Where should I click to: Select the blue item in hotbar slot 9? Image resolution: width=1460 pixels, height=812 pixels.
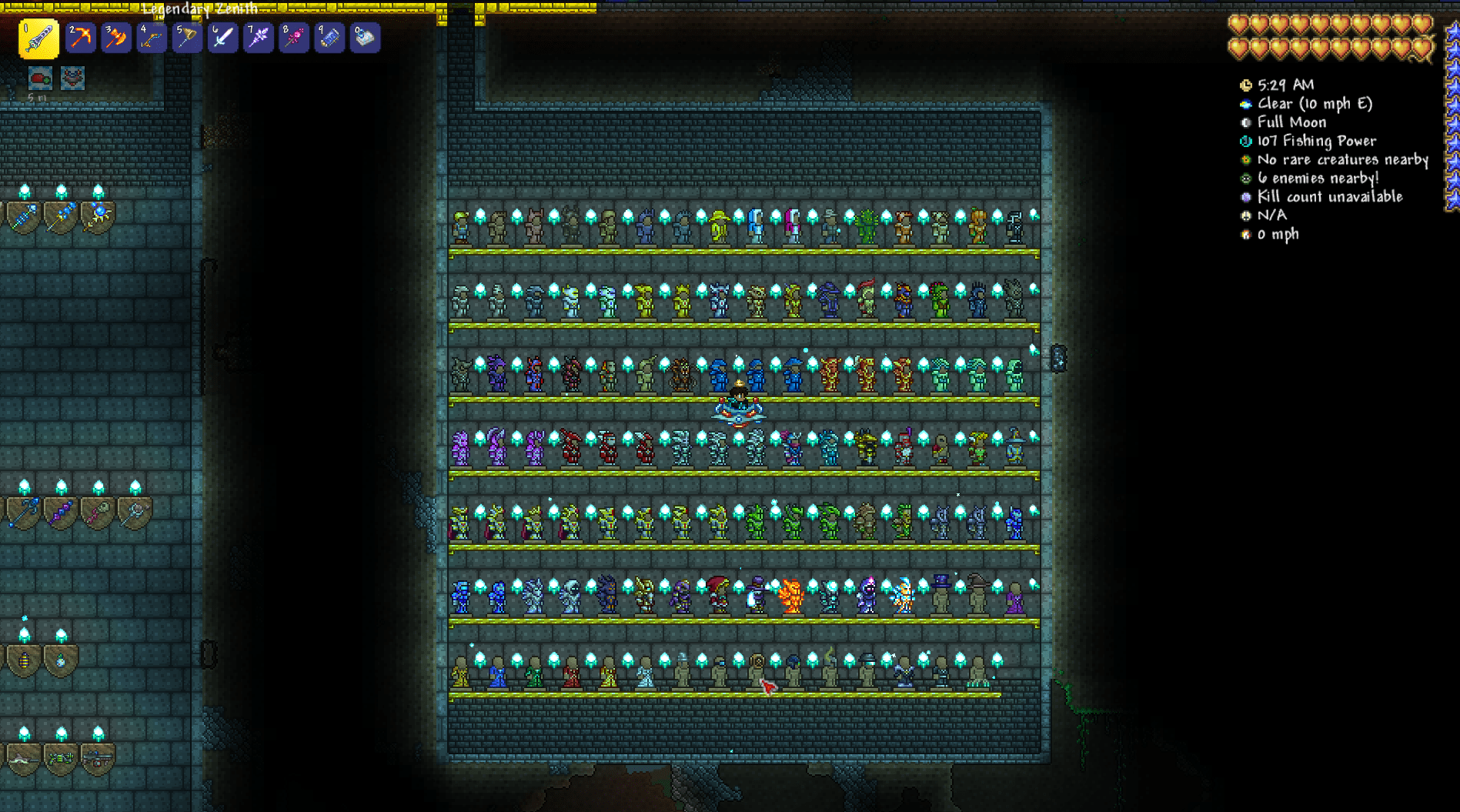329,38
